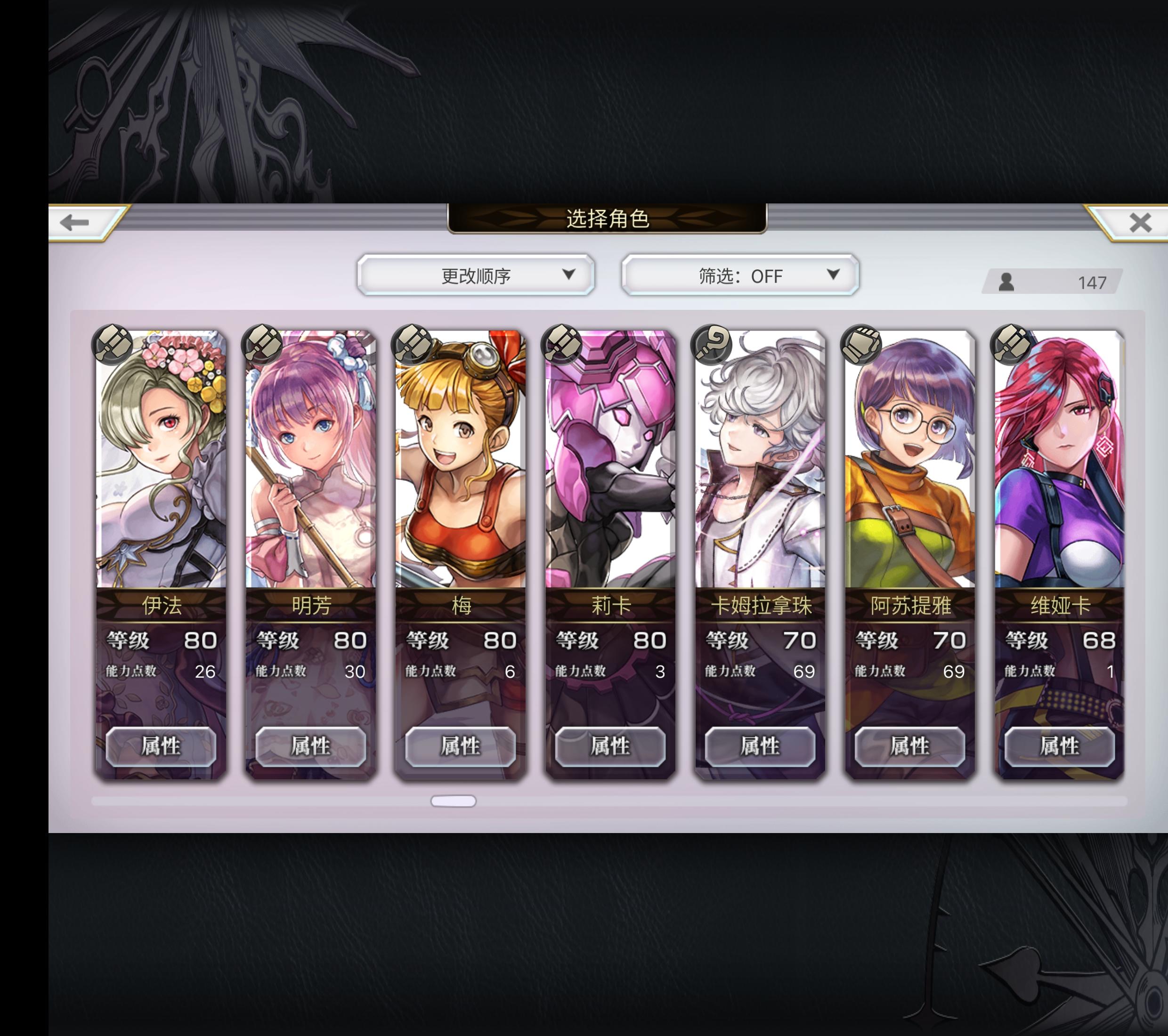Turn the 筛选 filter ON
The height and width of the screenshot is (1036, 1168).
(739, 276)
